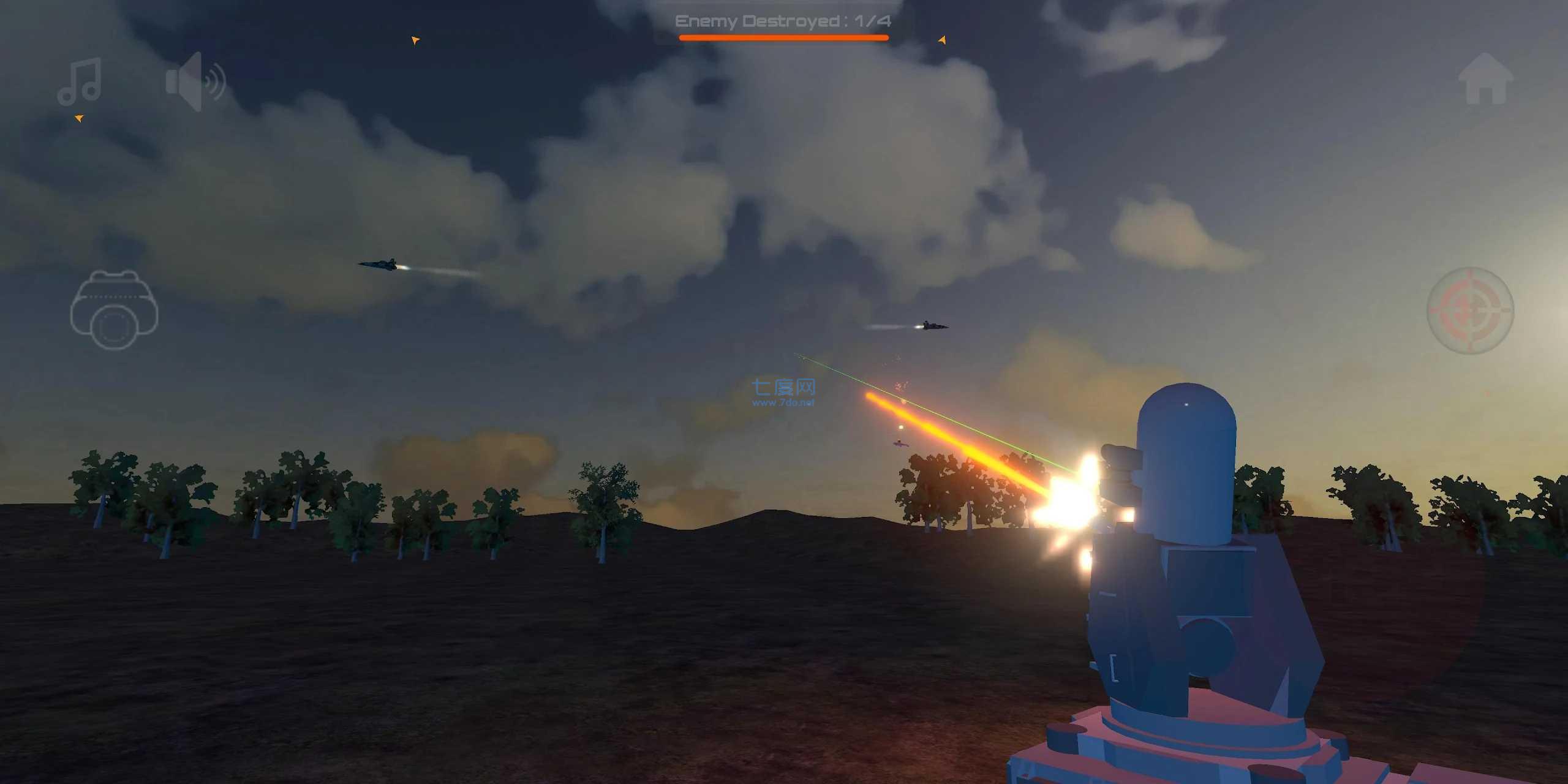Screen dimensions: 1568x784
Task: Tap the enemy arrow marker on the left edge
Action: click(78, 117)
